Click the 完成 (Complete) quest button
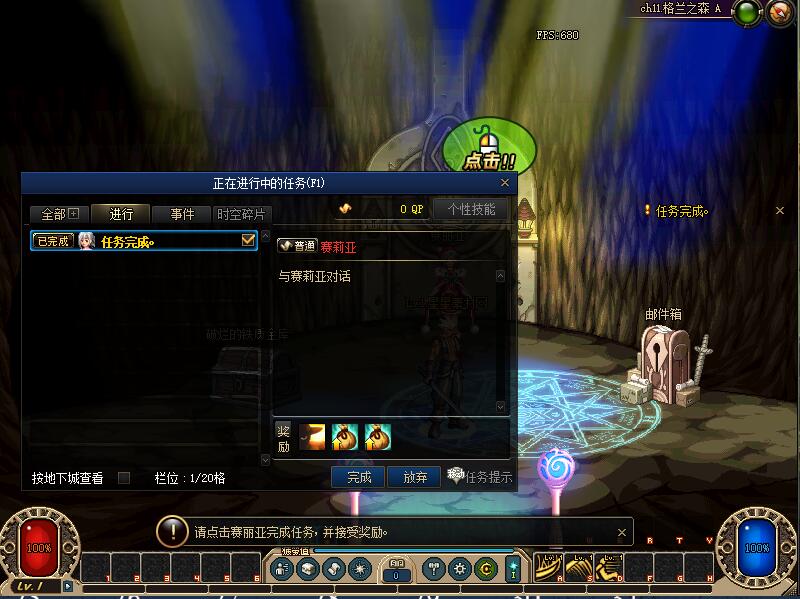 click(359, 478)
